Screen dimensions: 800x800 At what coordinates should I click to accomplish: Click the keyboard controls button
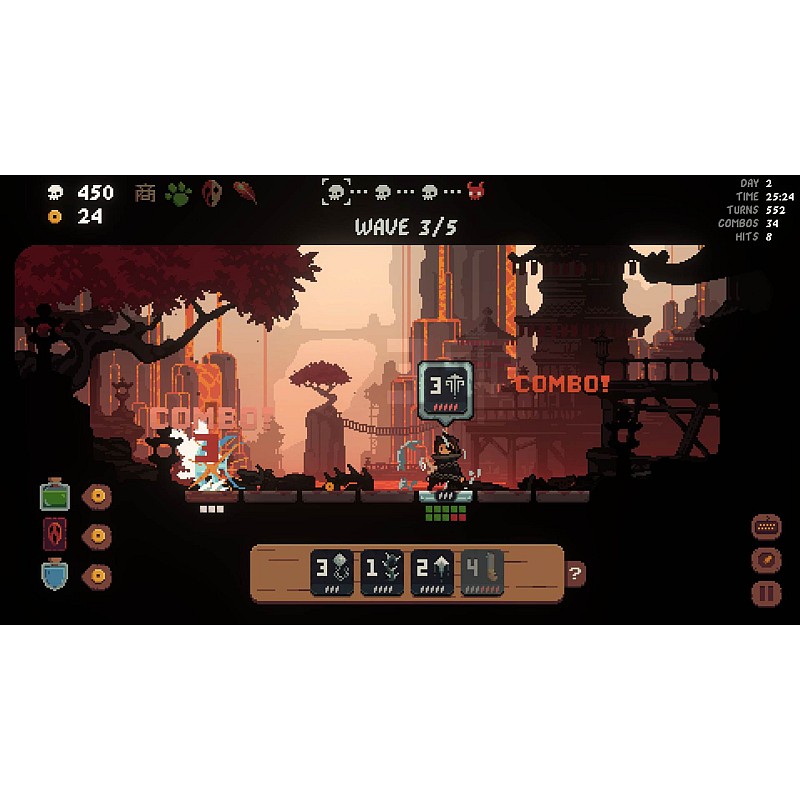pos(766,527)
